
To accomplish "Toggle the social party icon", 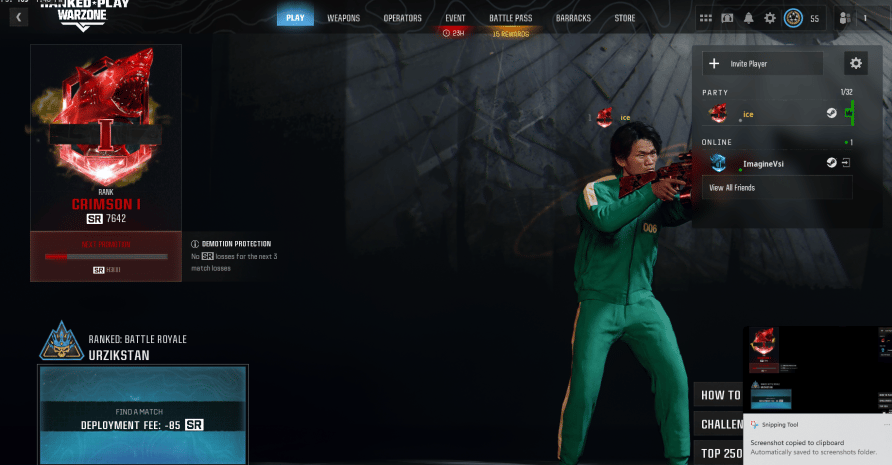I will coord(846,18).
